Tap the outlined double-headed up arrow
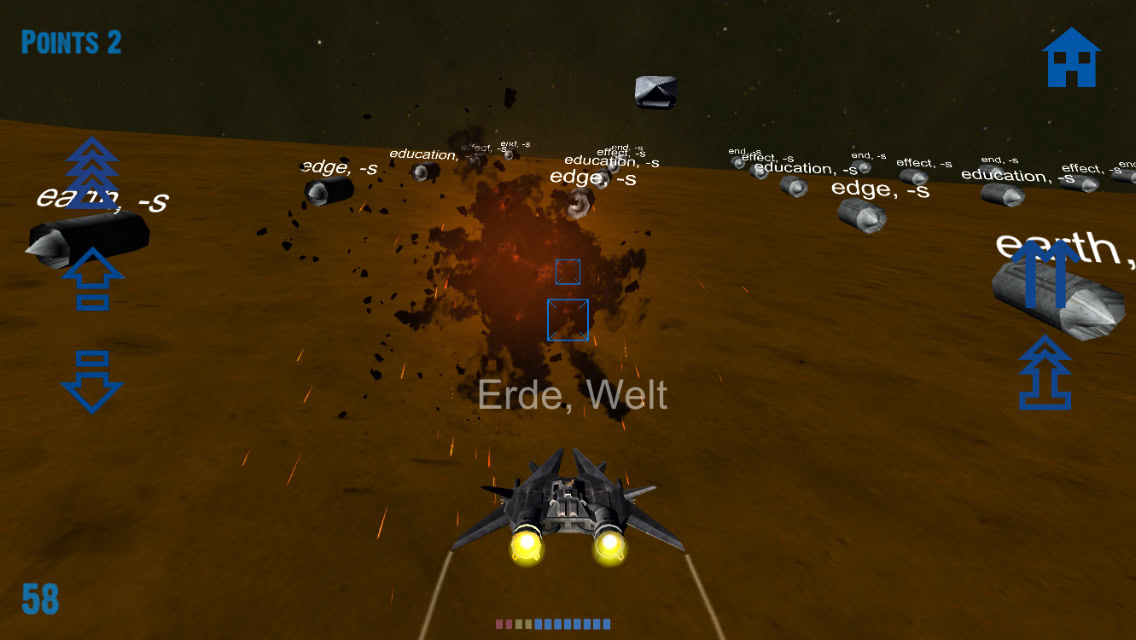 click(1045, 373)
